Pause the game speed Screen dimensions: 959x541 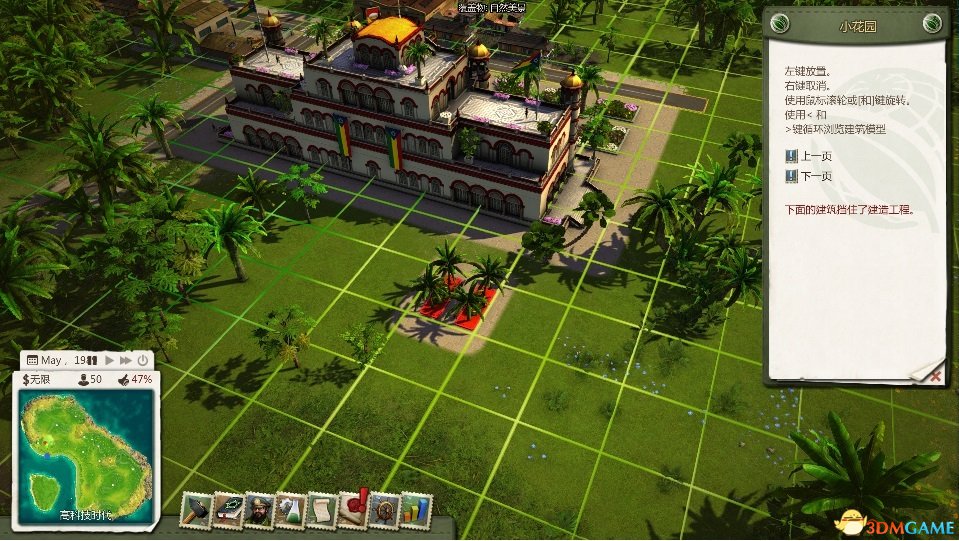[x=94, y=360]
